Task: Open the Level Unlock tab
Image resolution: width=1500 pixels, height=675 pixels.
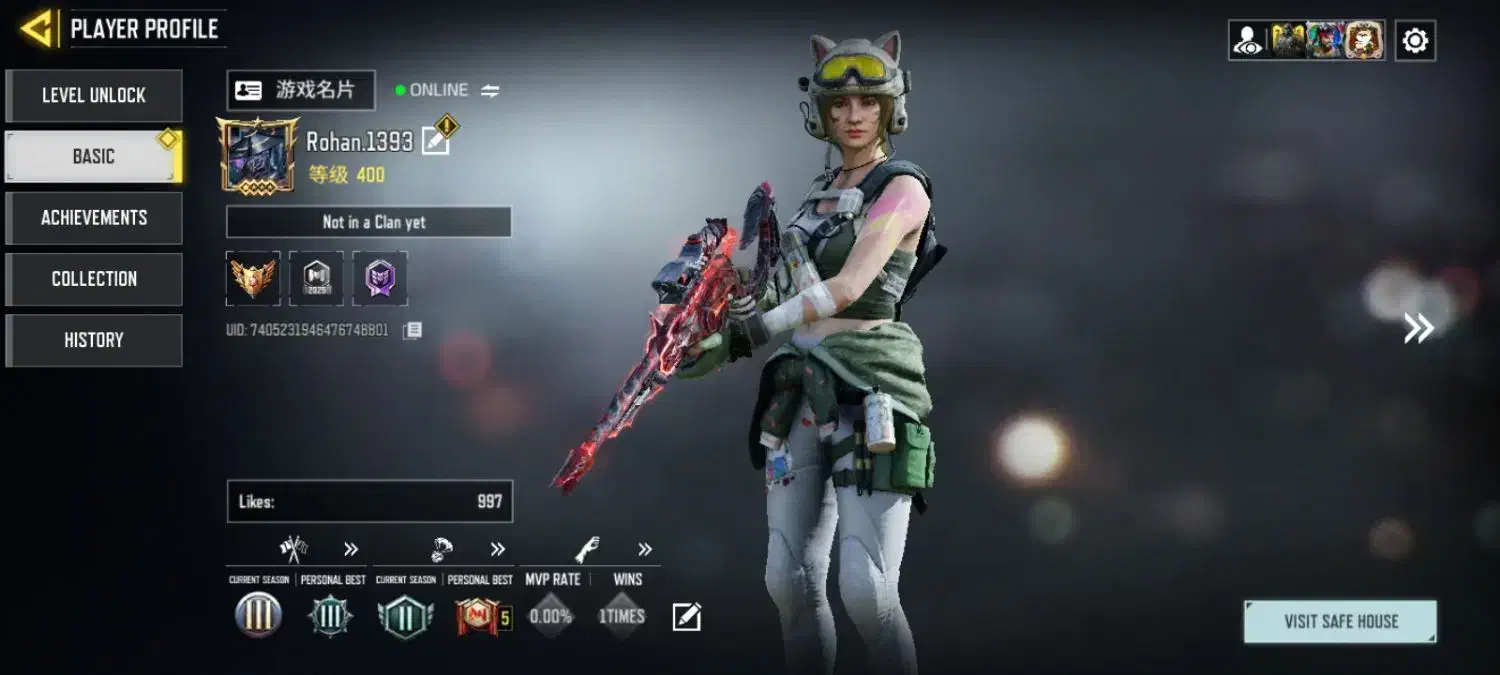Action: [x=94, y=96]
